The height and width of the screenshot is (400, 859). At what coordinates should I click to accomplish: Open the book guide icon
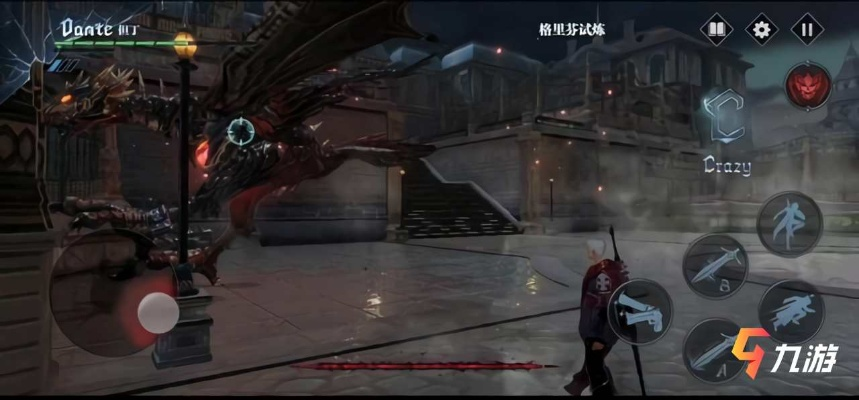[715, 29]
